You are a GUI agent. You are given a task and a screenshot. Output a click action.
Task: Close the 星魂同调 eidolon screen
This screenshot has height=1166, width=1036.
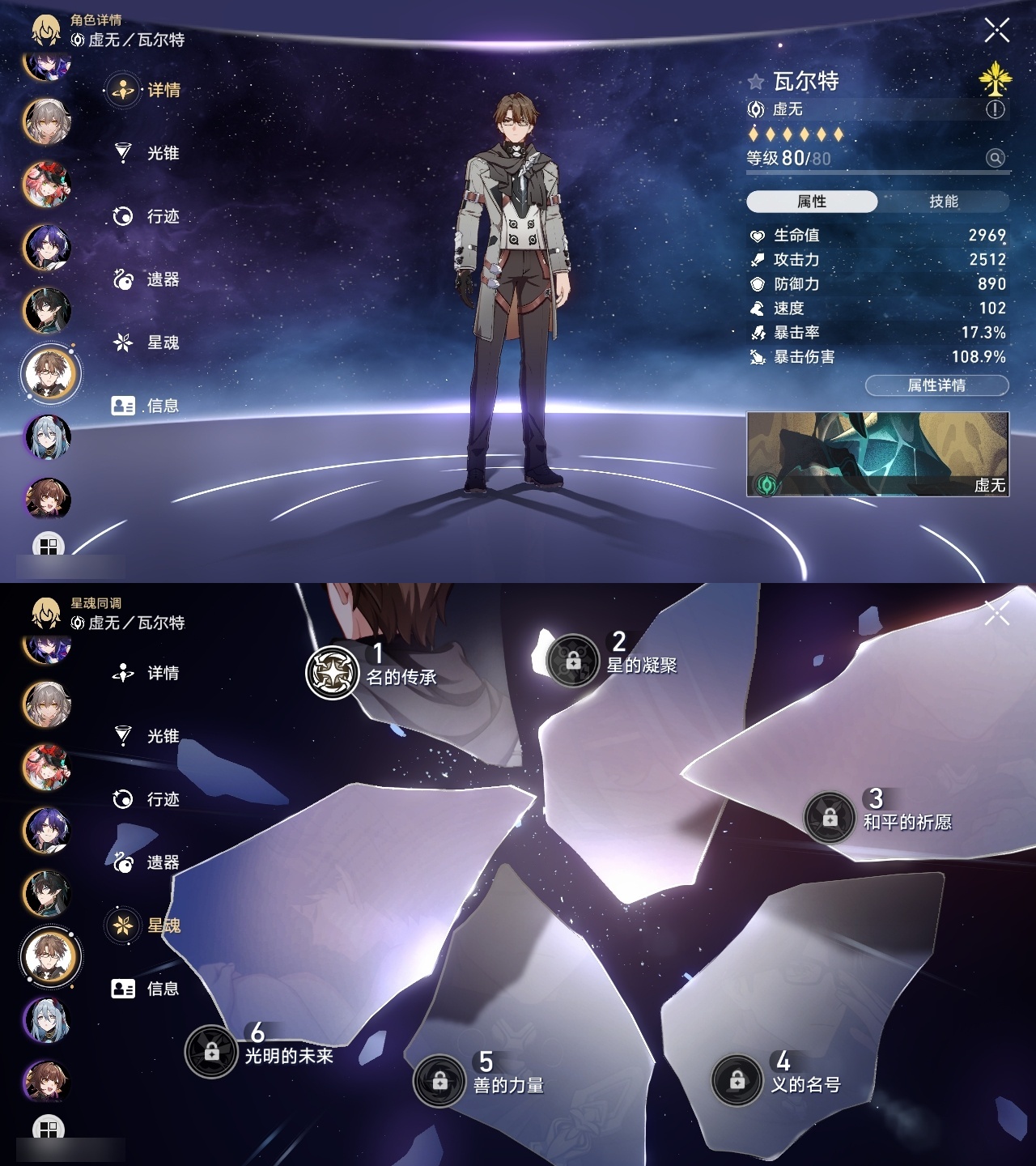click(x=996, y=611)
